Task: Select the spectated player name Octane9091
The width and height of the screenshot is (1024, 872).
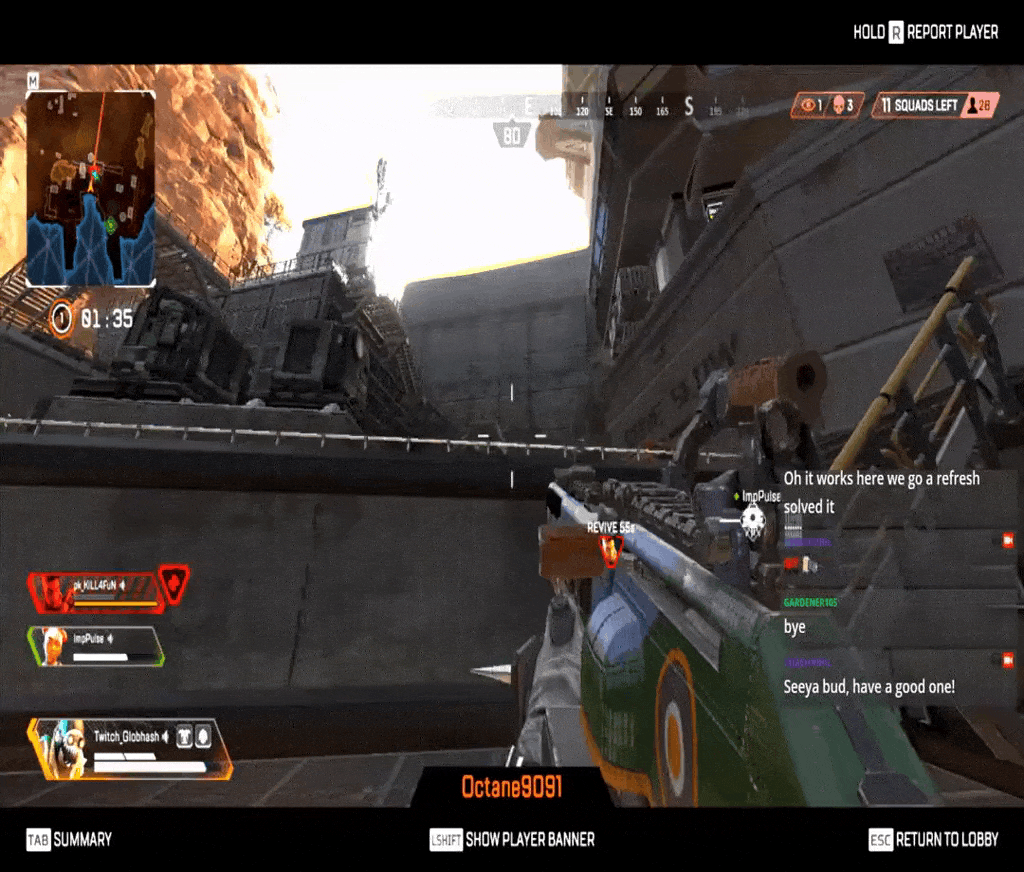Action: [511, 788]
